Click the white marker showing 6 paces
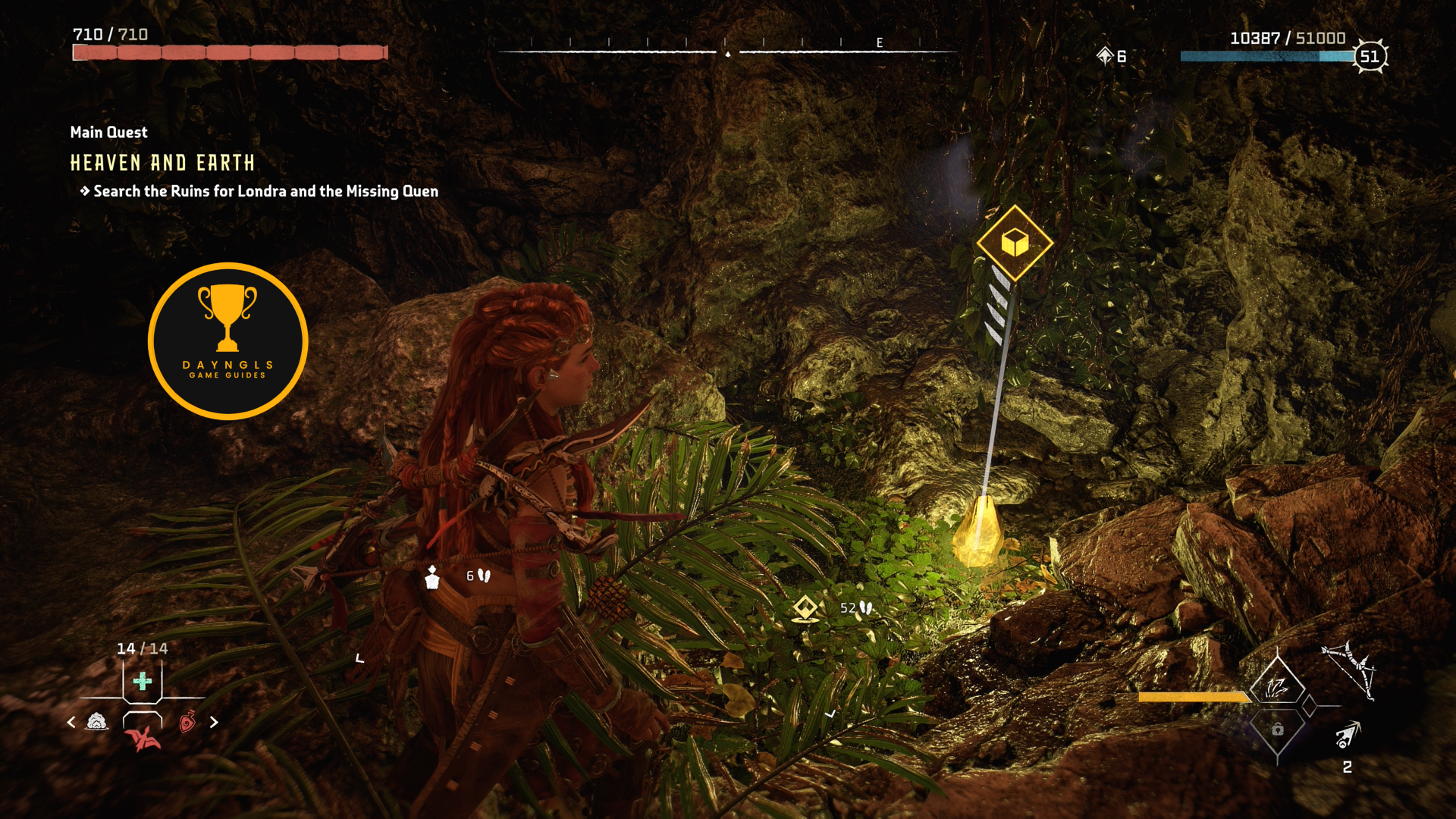Image resolution: width=1456 pixels, height=819 pixels. tap(432, 578)
